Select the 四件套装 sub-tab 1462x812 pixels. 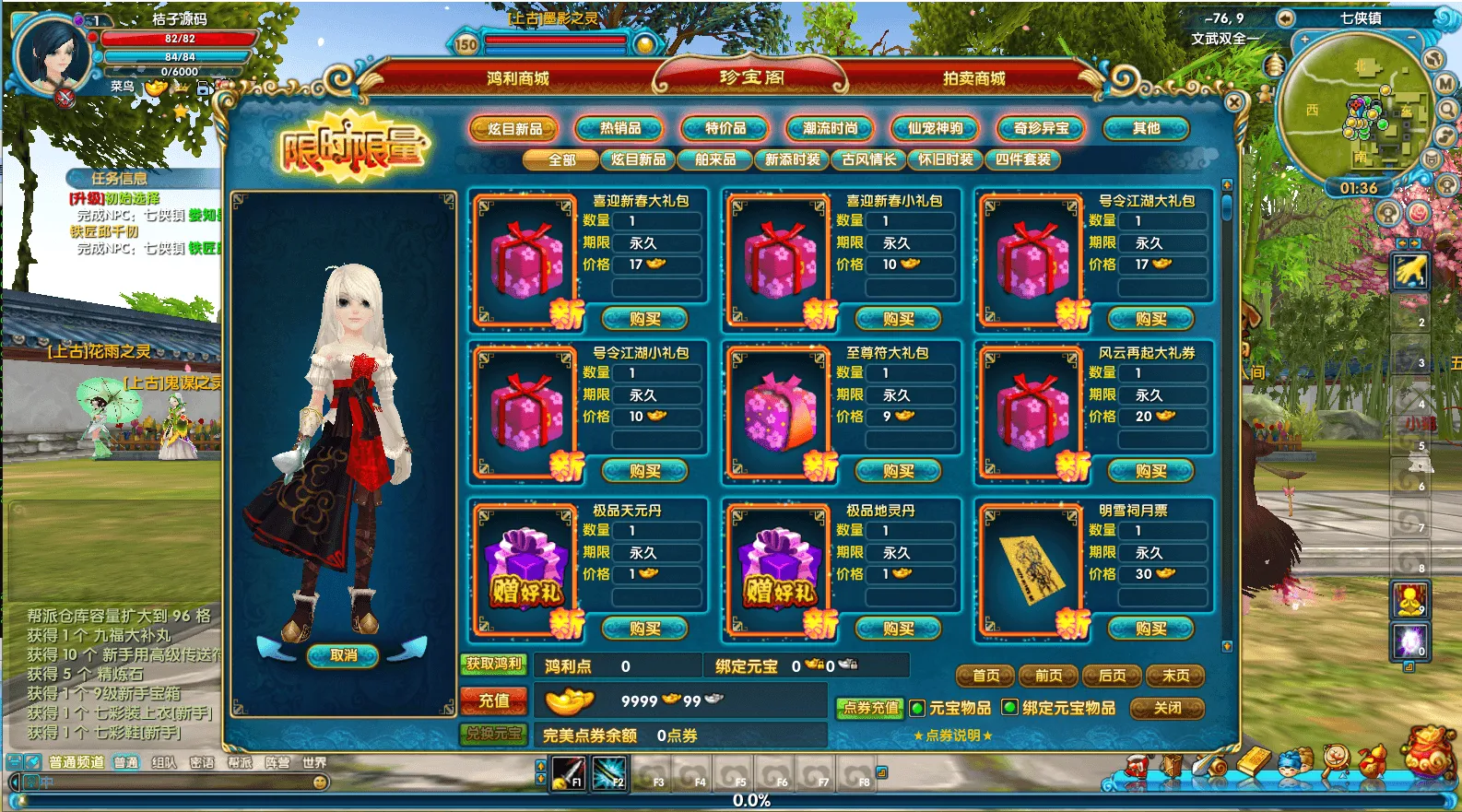click(x=1023, y=159)
